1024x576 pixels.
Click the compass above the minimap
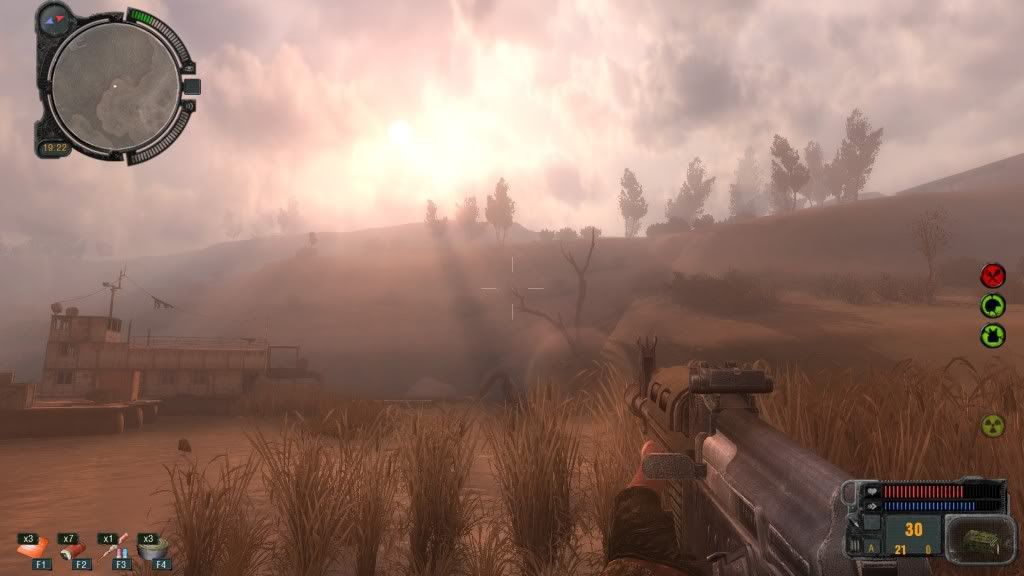(x=56, y=17)
